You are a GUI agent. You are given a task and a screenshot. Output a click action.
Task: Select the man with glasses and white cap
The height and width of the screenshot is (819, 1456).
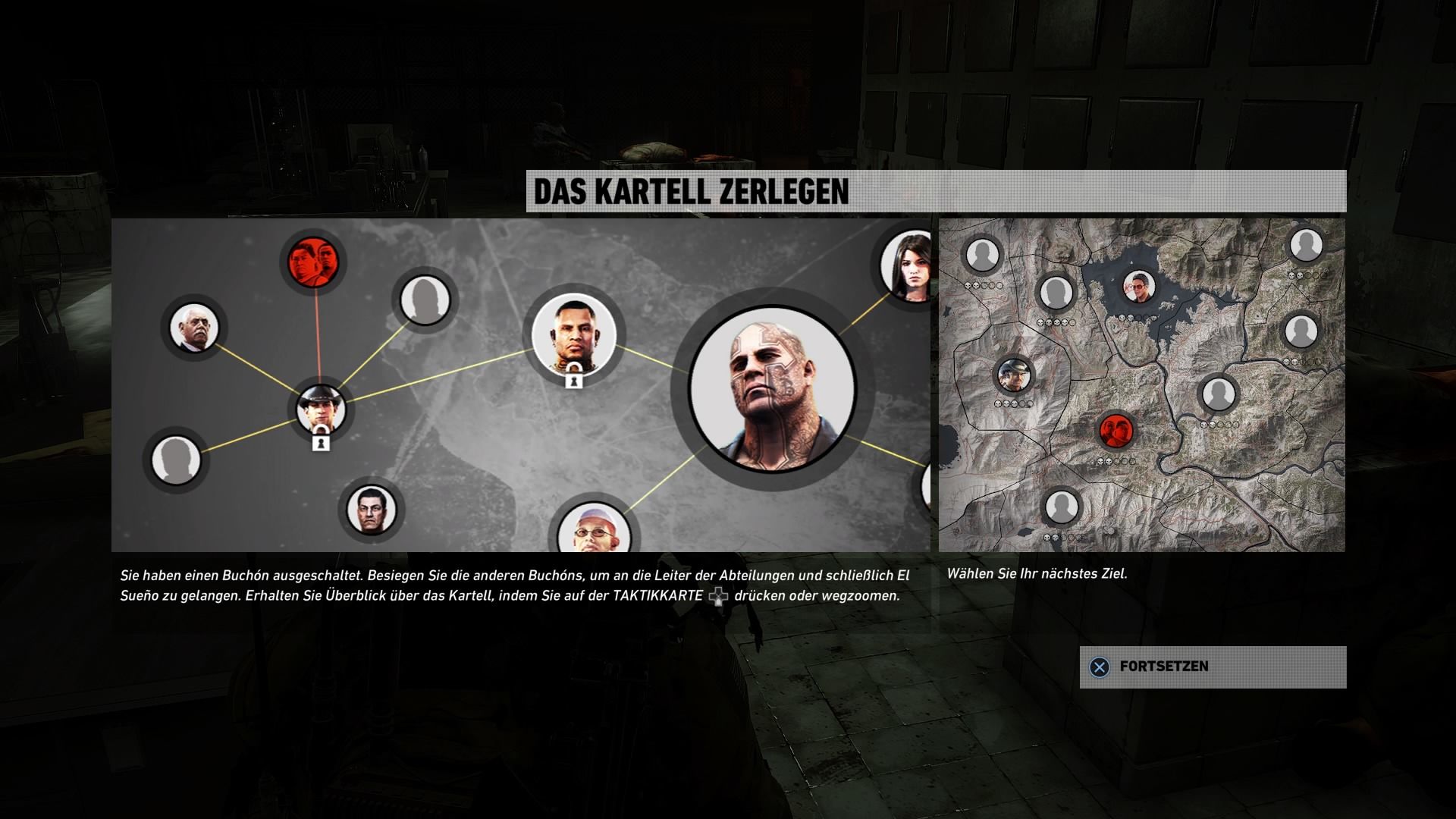pos(595,531)
